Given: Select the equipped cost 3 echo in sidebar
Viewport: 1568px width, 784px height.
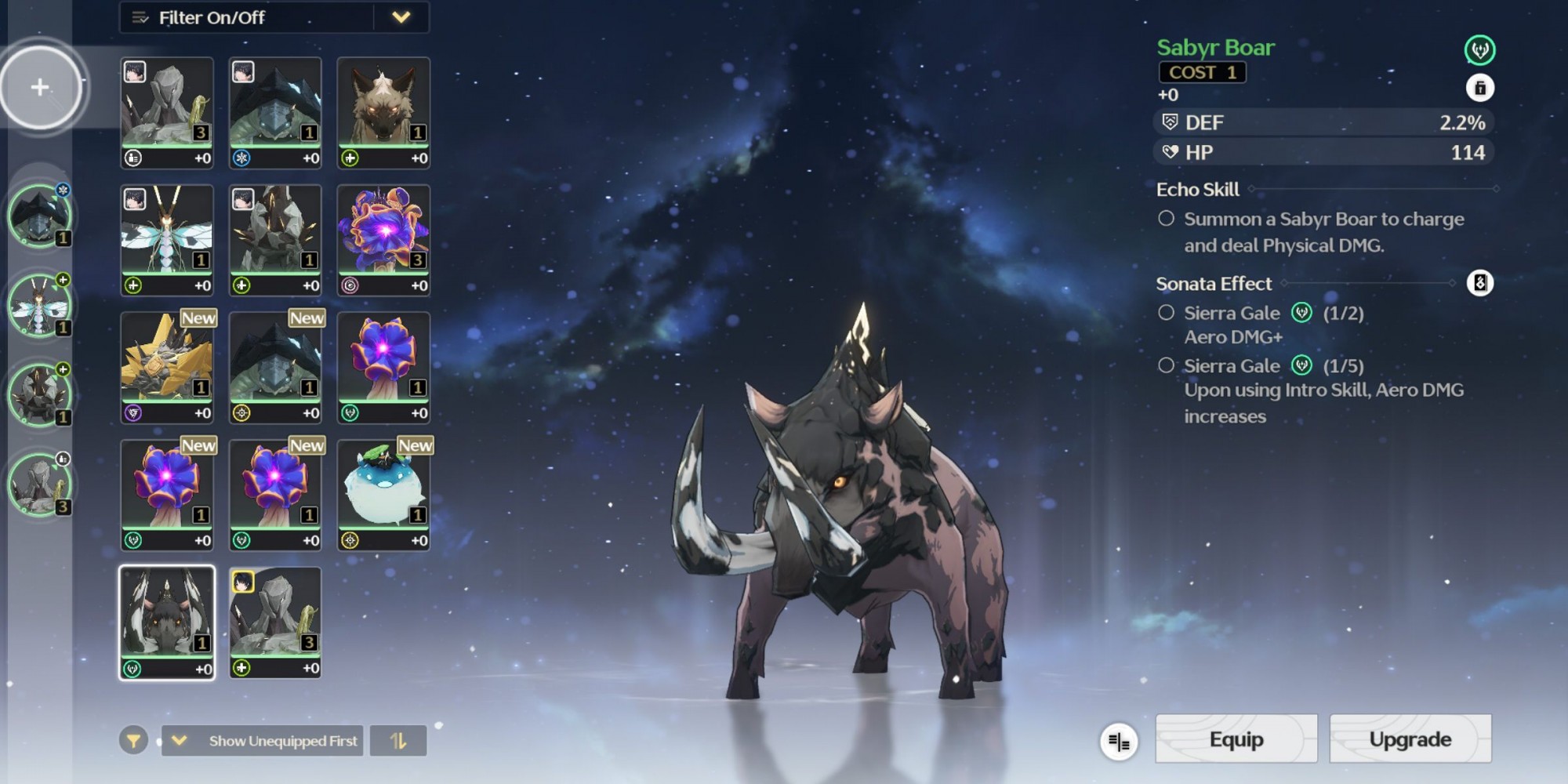Looking at the screenshot, I should coord(39,484).
